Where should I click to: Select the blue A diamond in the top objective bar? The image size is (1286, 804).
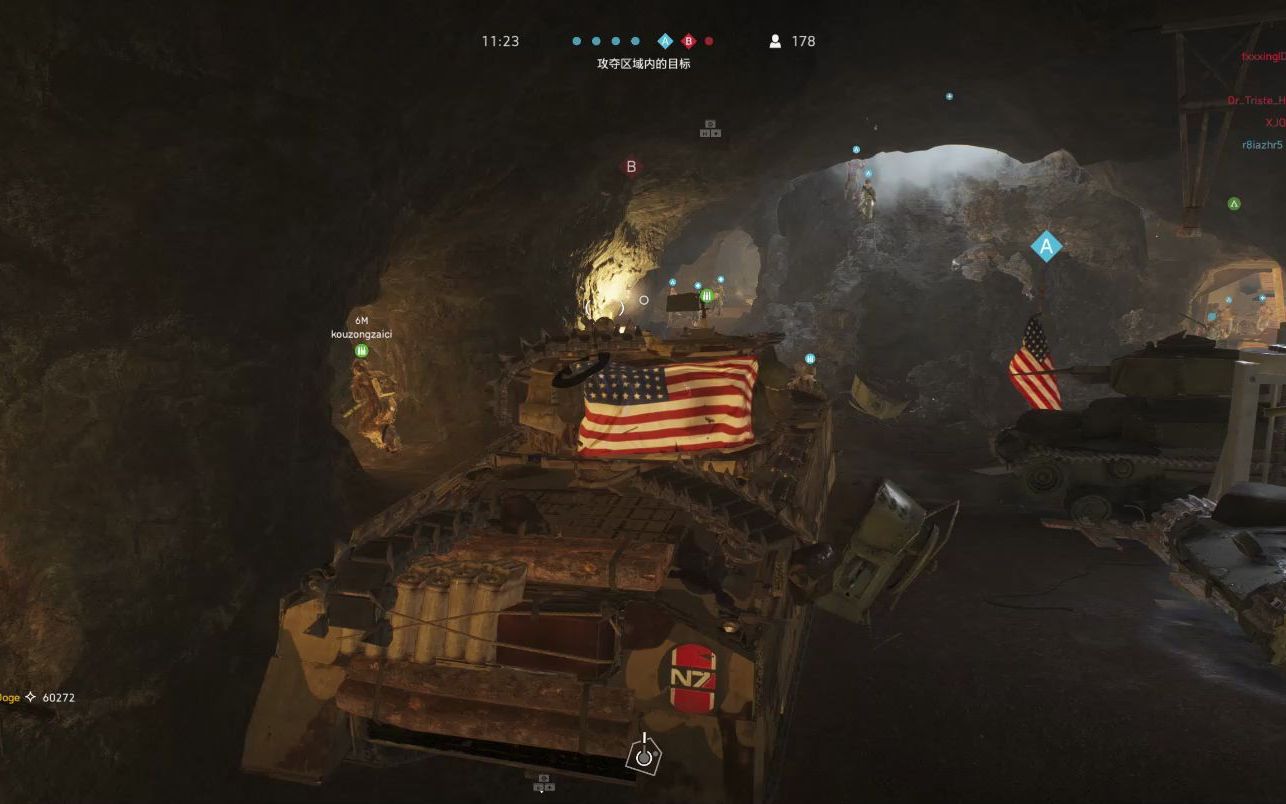(665, 41)
